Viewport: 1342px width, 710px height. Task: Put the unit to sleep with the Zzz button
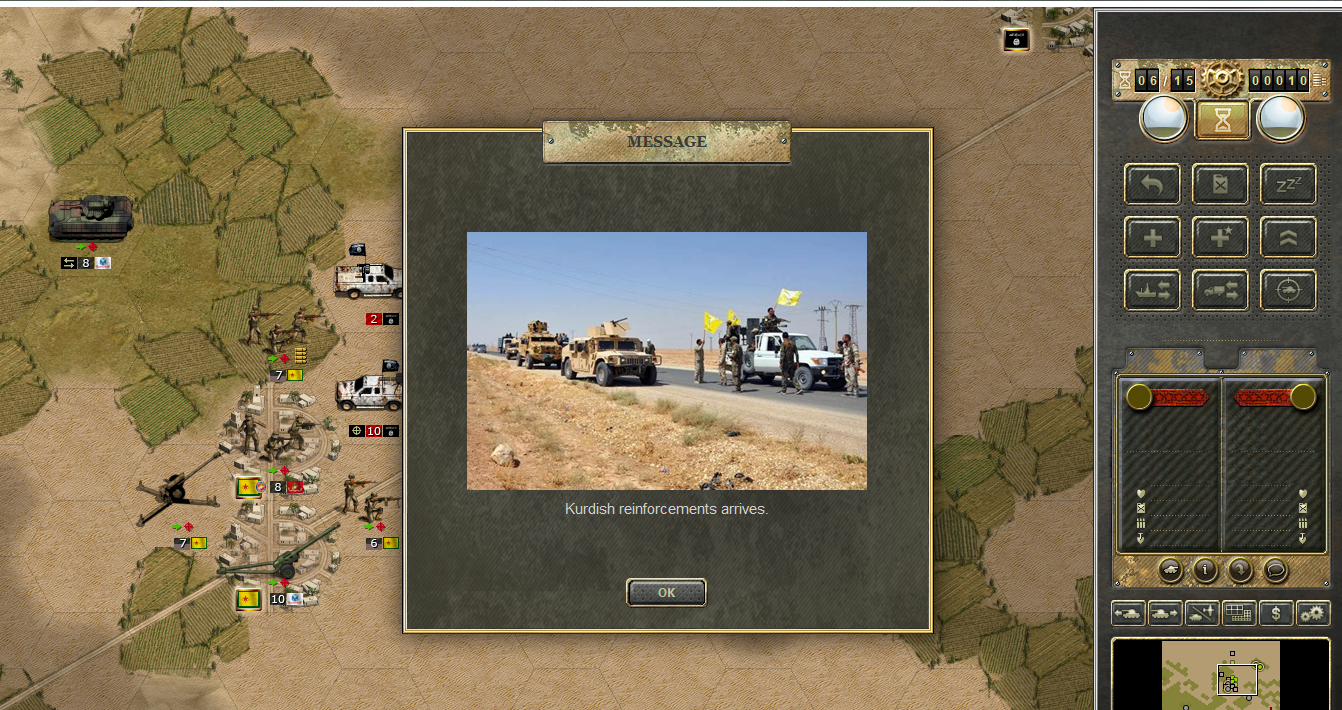pos(1287,185)
